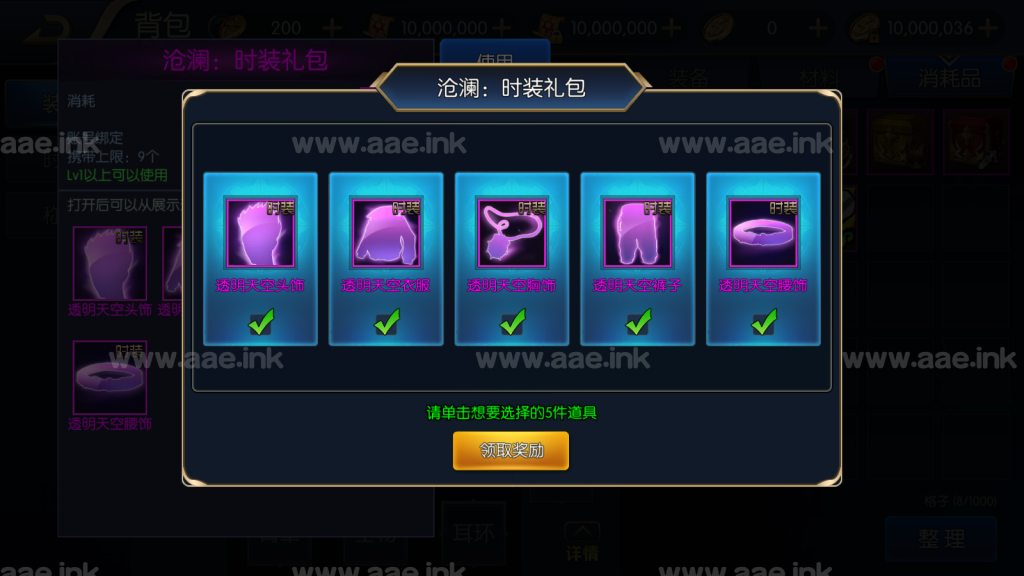Screen dimensions: 1024x576
Task: Select the 透明天空头饰 fashion card
Action: [x=260, y=258]
